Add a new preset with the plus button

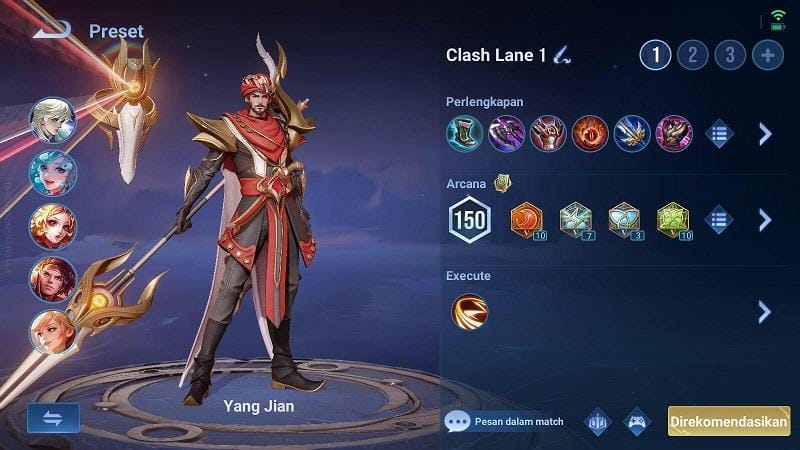click(x=768, y=55)
